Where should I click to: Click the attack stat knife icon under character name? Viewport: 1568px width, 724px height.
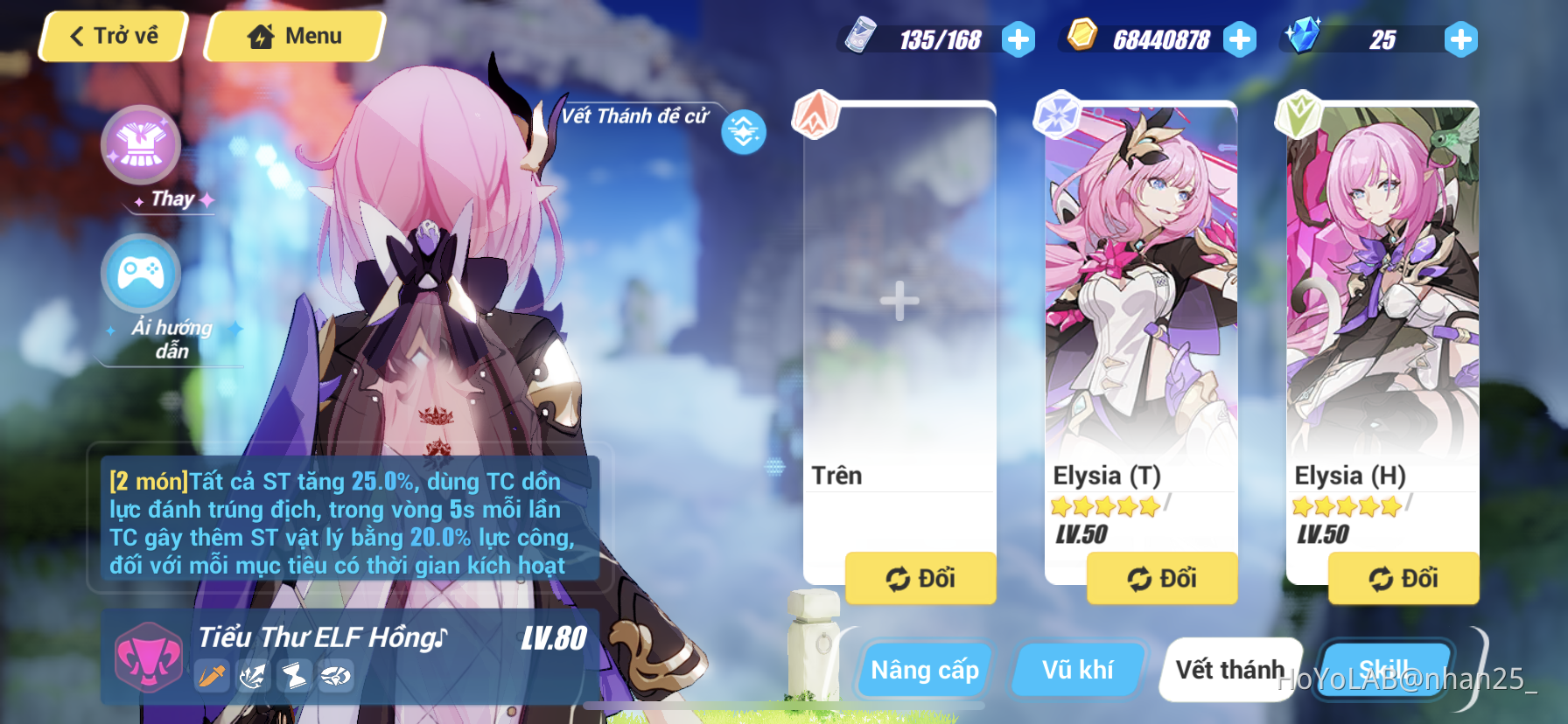[211, 676]
